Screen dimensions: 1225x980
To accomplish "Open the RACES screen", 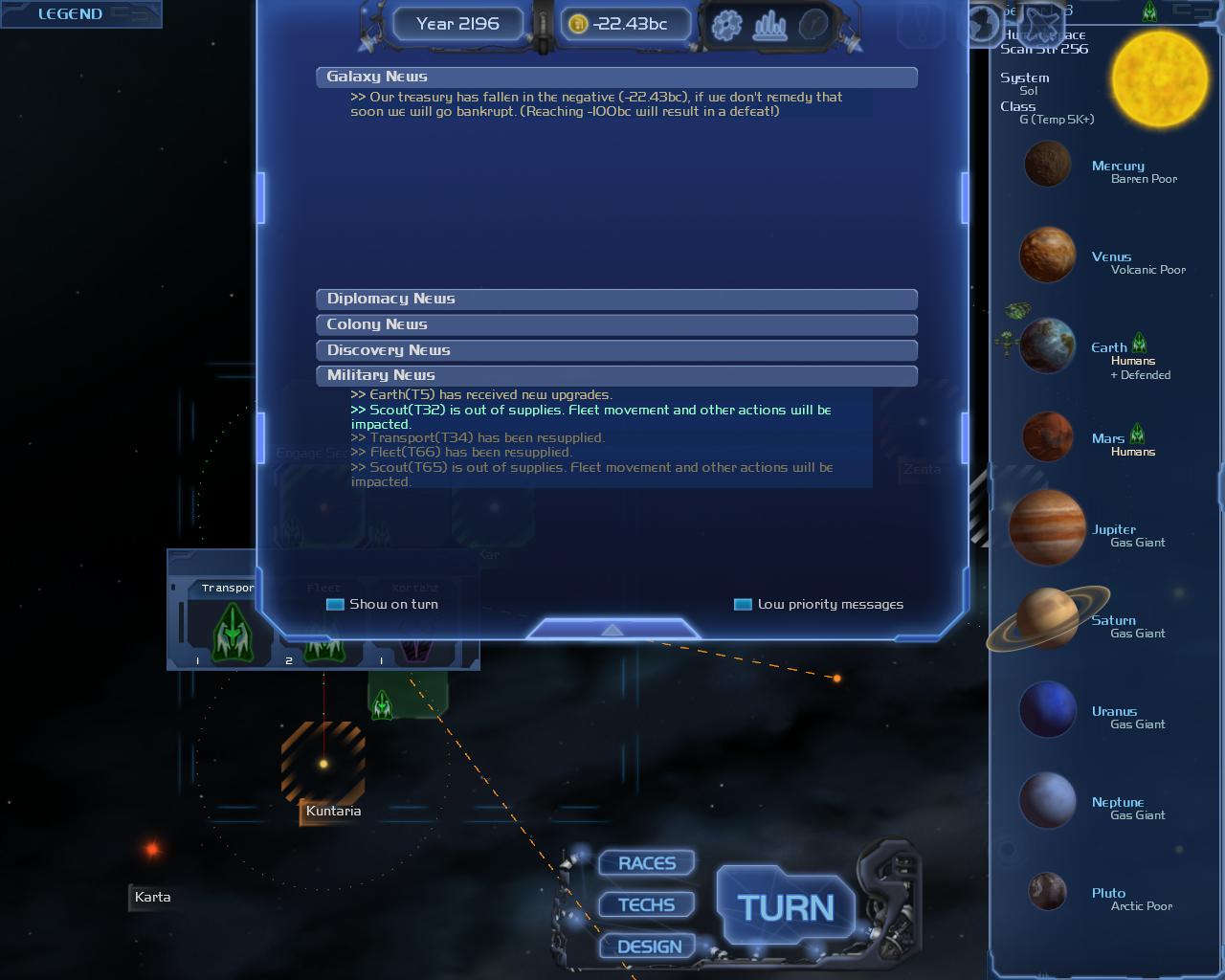I will [647, 863].
